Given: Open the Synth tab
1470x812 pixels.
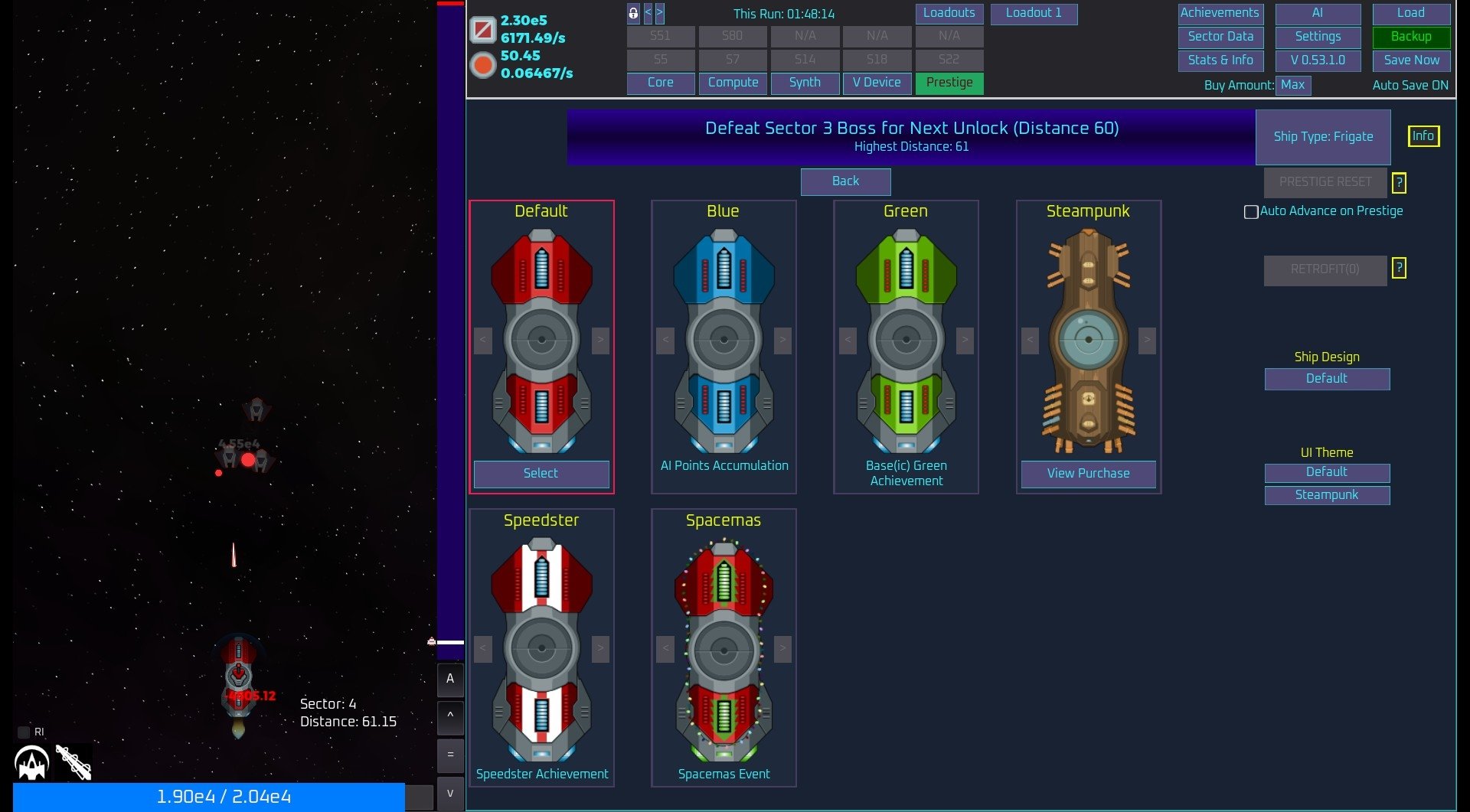Looking at the screenshot, I should pyautogui.click(x=805, y=83).
